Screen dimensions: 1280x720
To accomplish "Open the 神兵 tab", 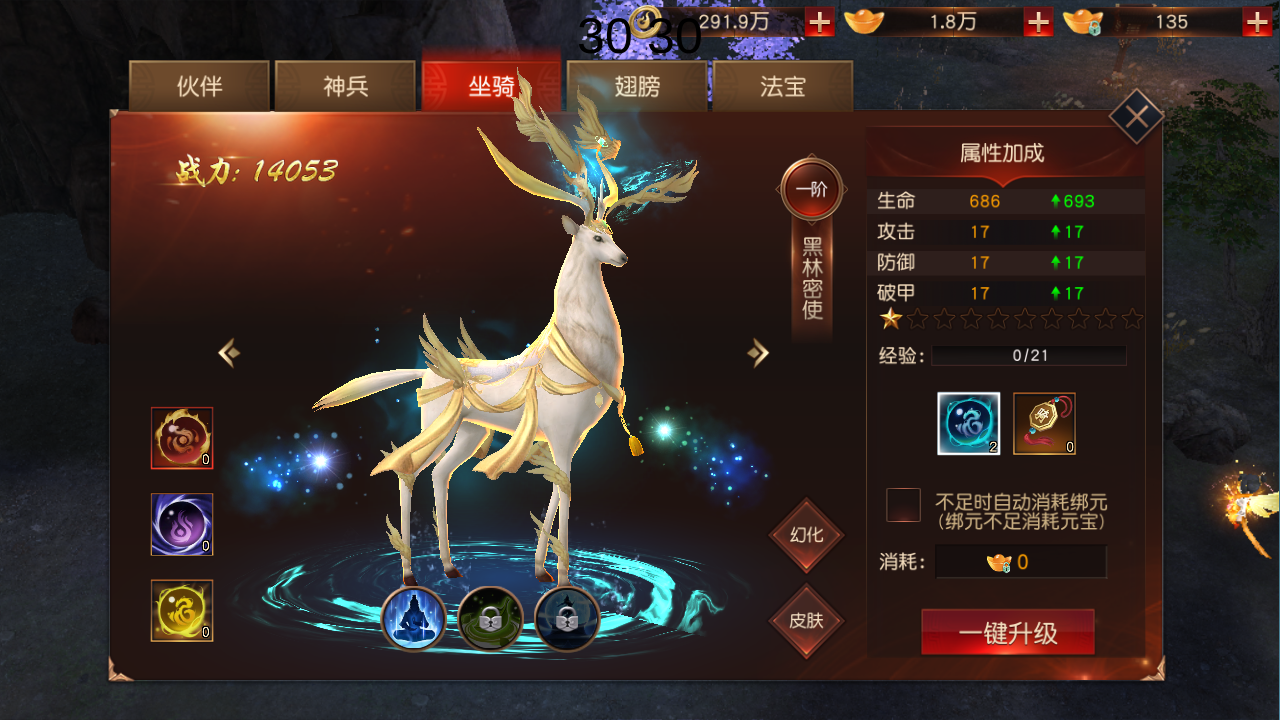I will 345,87.
